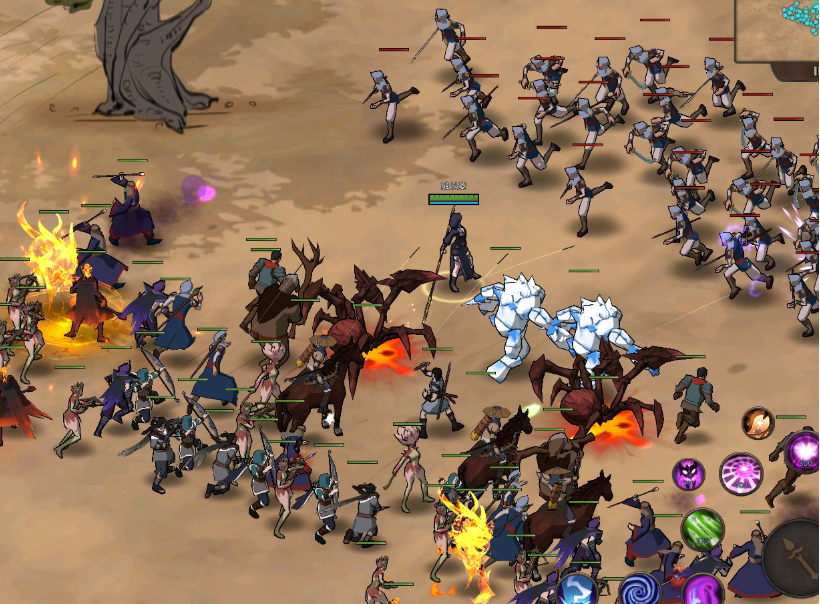
Task: Open the battlefield minimap
Action: click(x=779, y=28)
